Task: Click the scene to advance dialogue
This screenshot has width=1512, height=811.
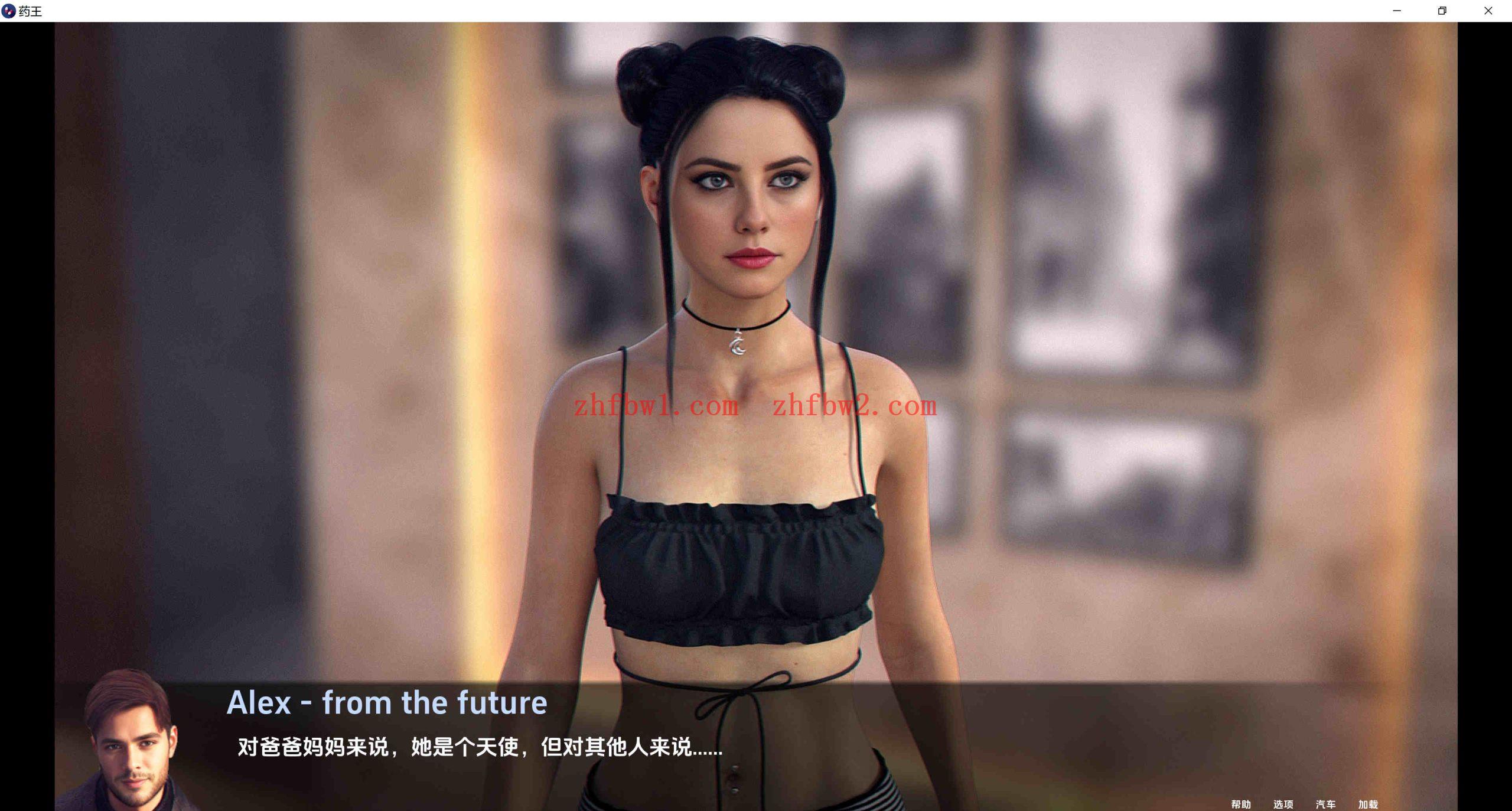Action: [756, 532]
